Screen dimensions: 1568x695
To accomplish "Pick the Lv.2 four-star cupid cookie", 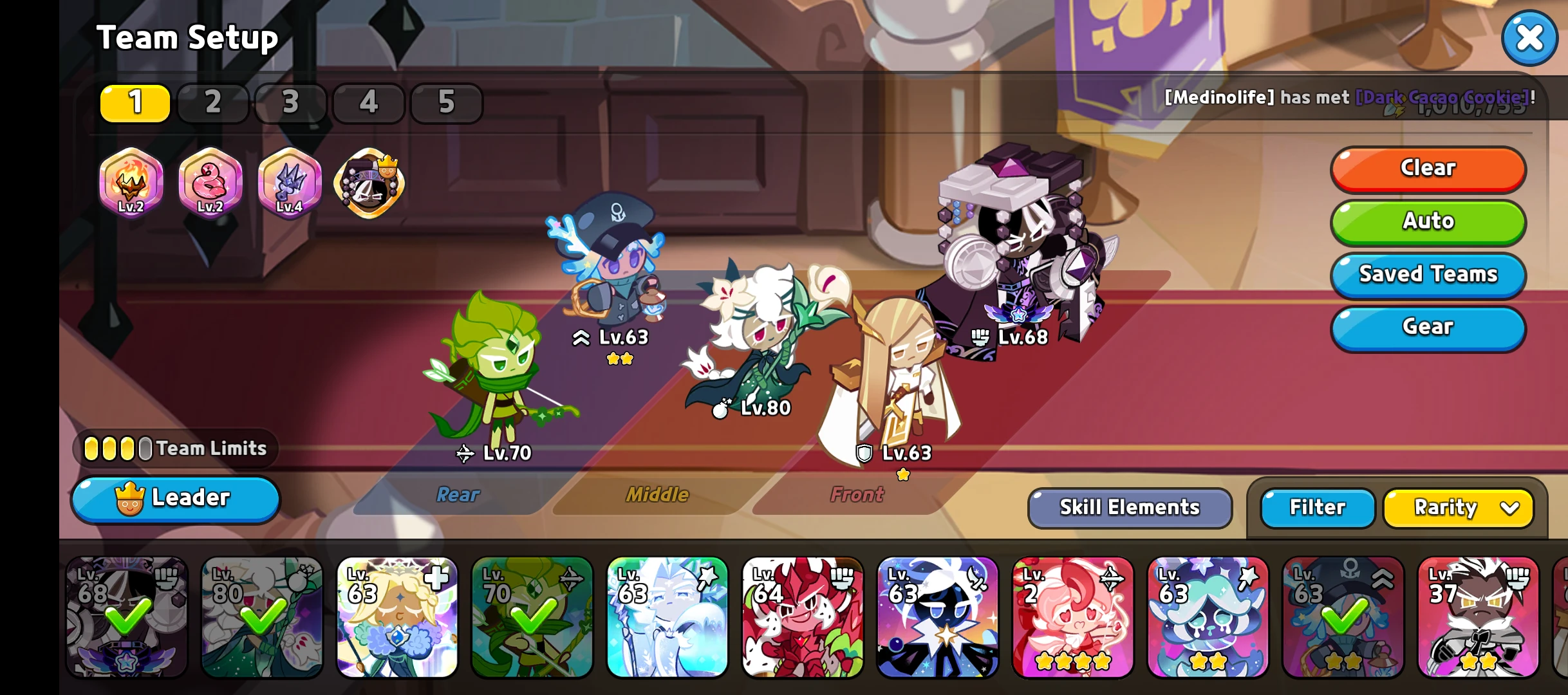I will coord(1073,618).
